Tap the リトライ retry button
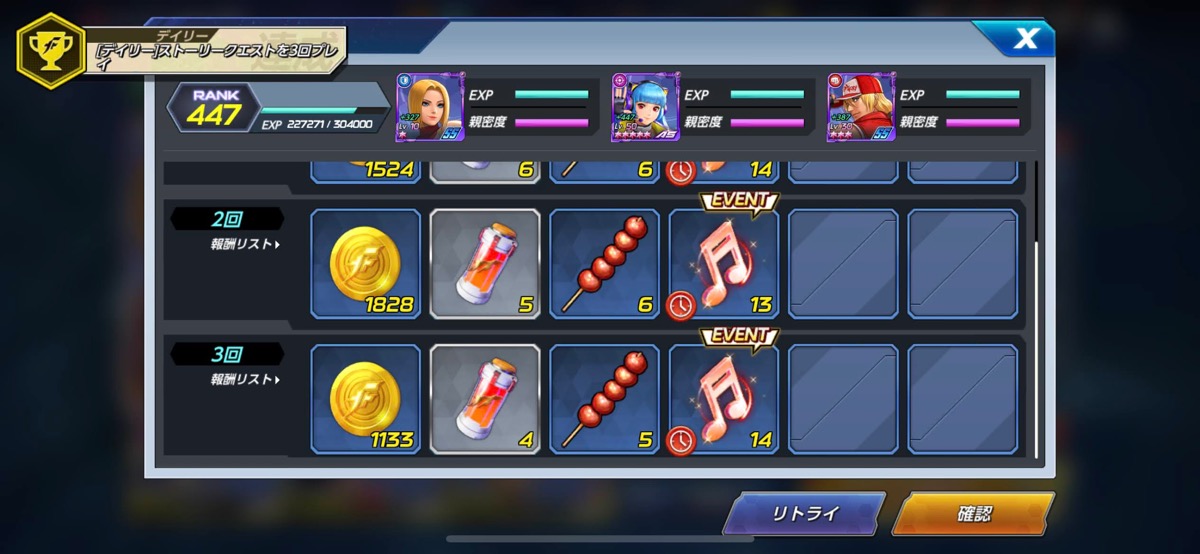 point(805,515)
